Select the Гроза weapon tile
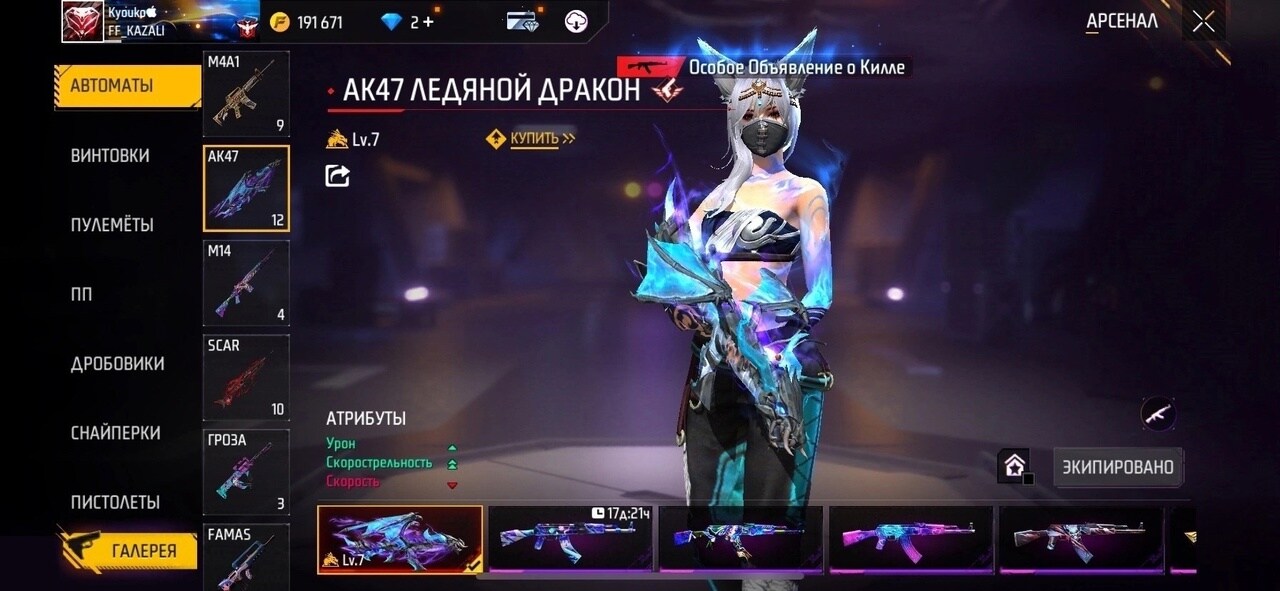This screenshot has height=591, width=1280. [x=246, y=471]
